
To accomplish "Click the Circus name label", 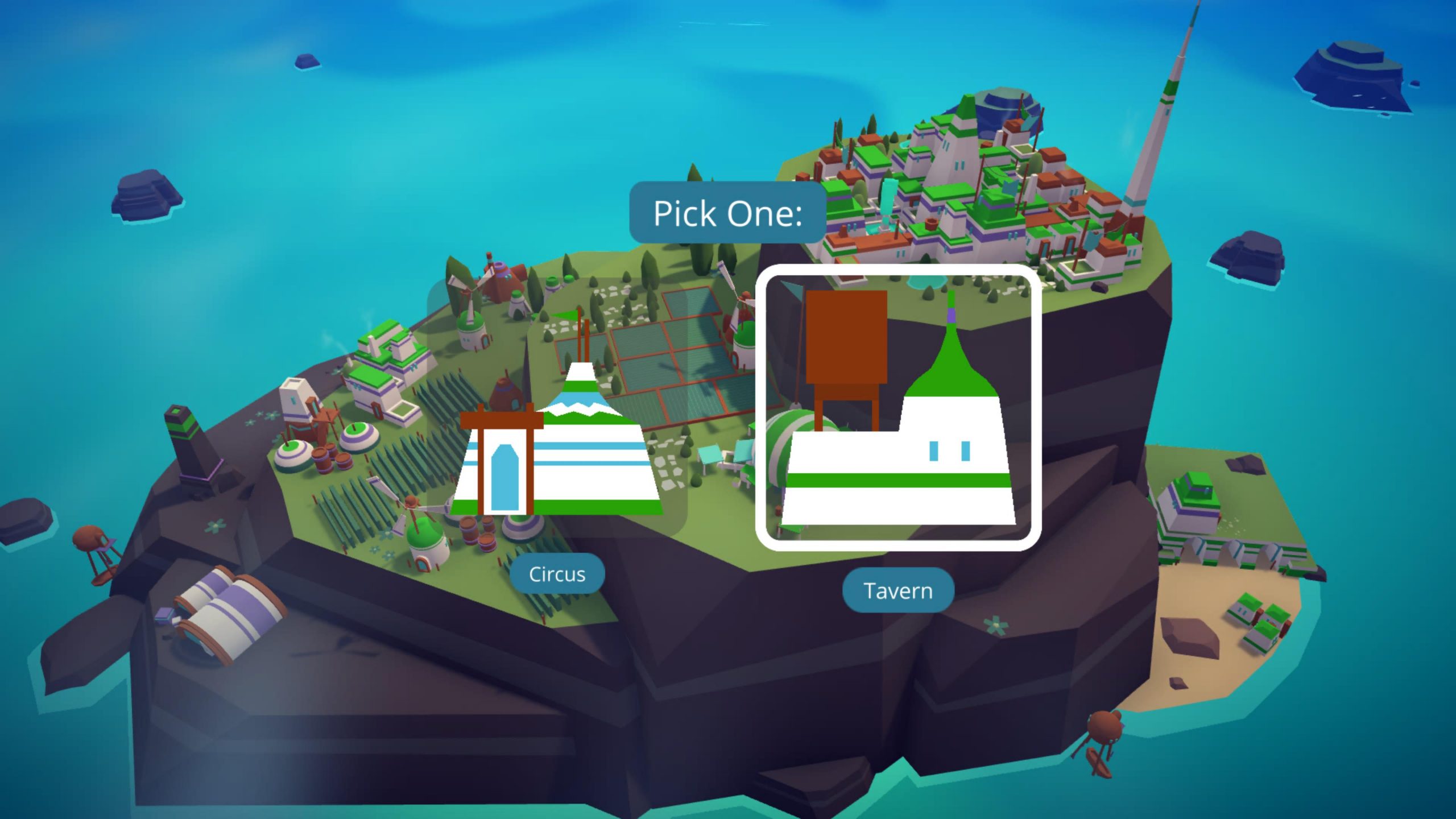I will [557, 574].
